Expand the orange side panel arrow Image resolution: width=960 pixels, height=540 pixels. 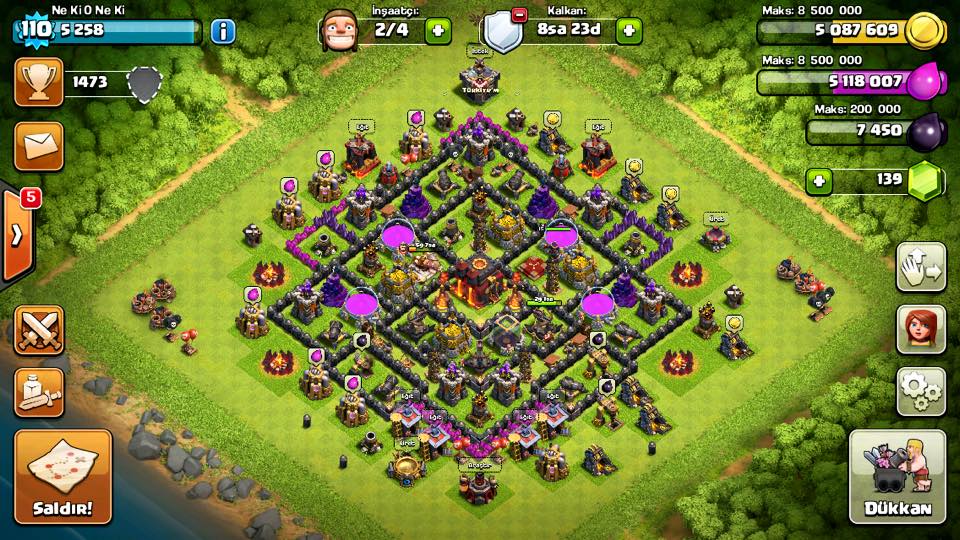tap(17, 236)
